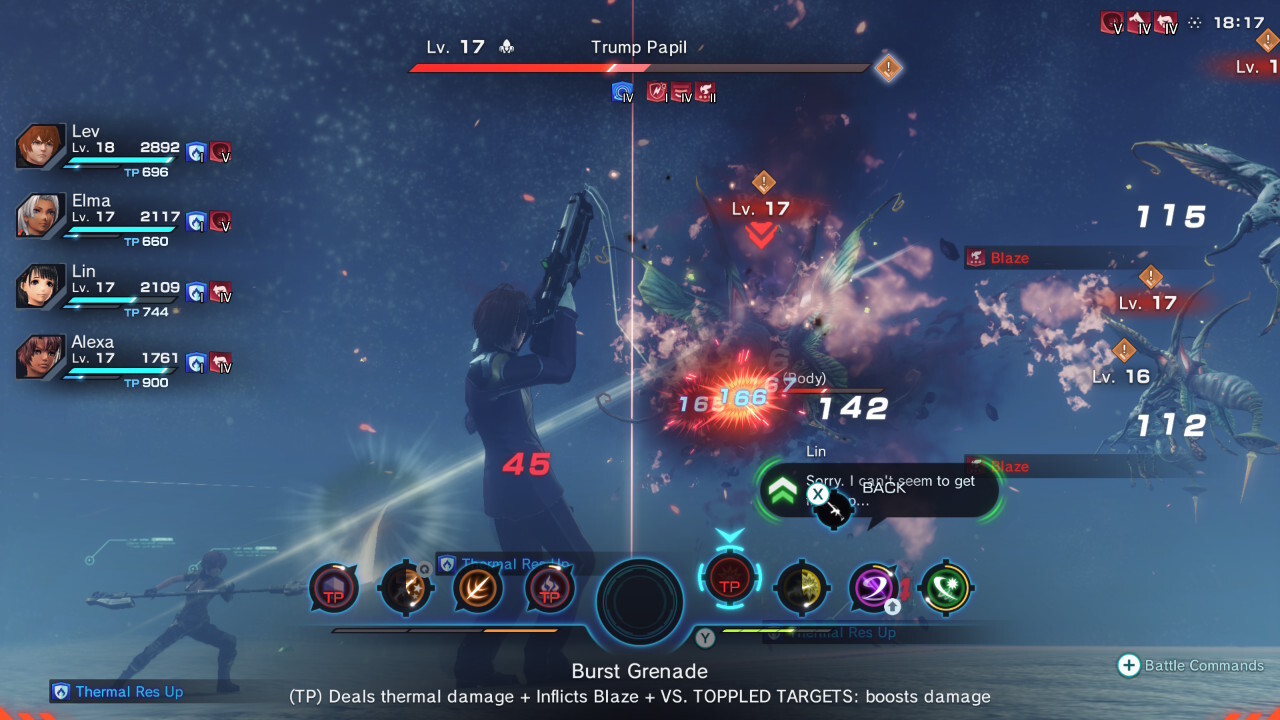
Task: Trigger the purple swirl art
Action: [873, 587]
